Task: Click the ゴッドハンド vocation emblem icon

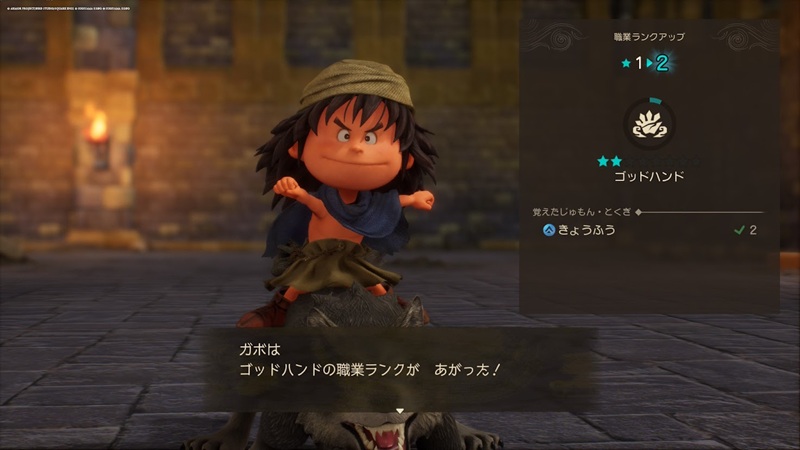Action: [649, 124]
